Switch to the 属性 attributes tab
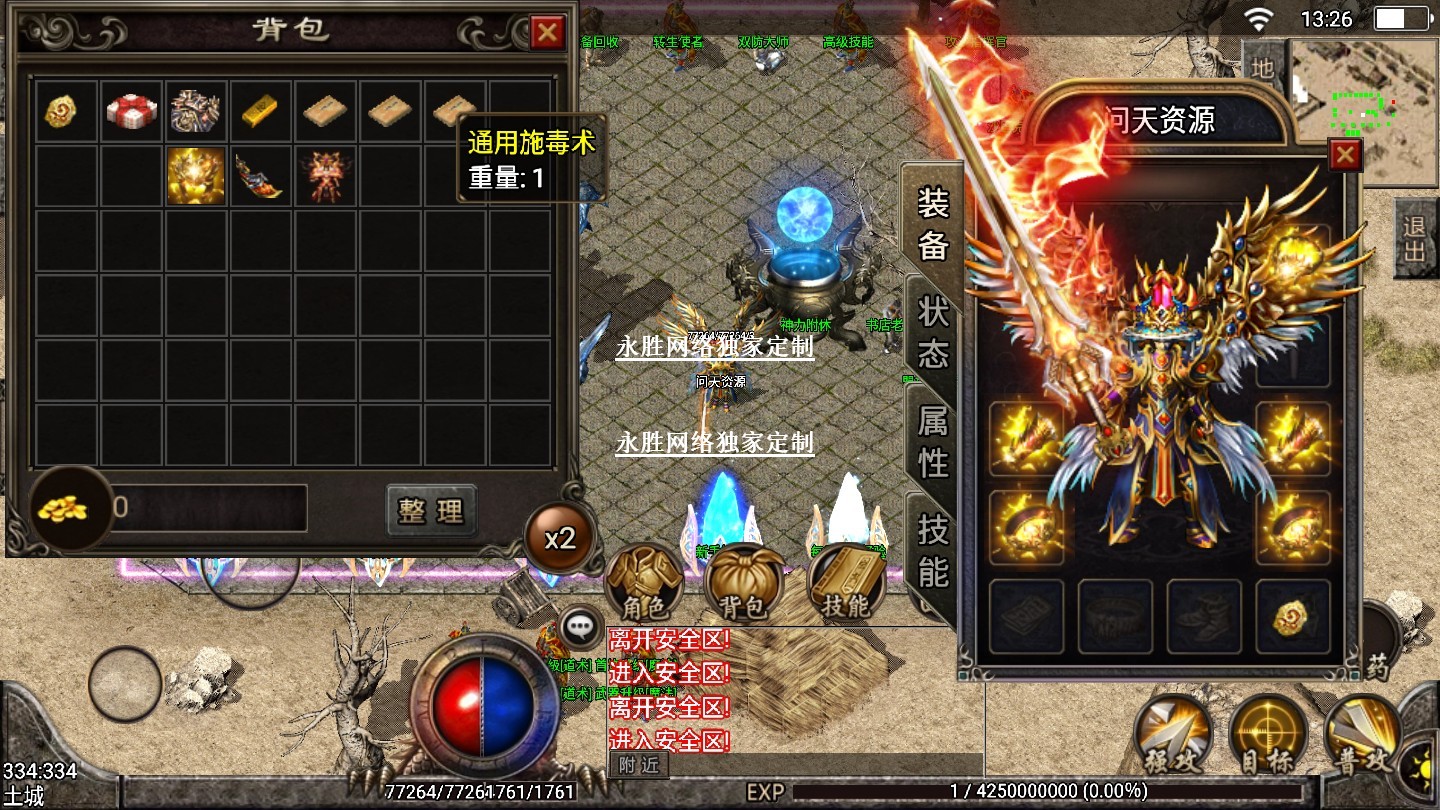Screen dimensions: 1440x810 tap(932, 441)
